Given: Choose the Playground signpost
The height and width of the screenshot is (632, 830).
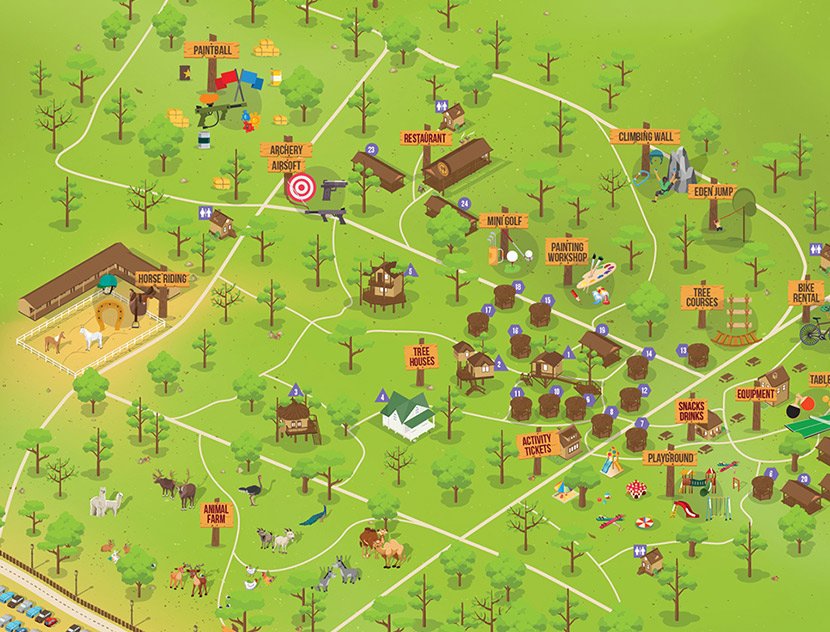Looking at the screenshot, I should [670, 458].
